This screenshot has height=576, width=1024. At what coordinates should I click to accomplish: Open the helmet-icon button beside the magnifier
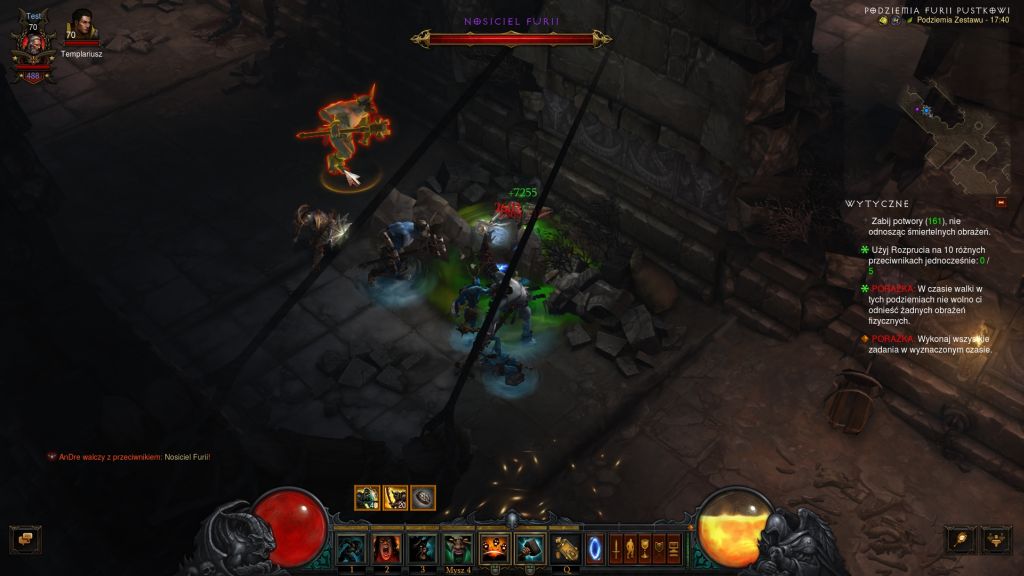pyautogui.click(x=997, y=540)
